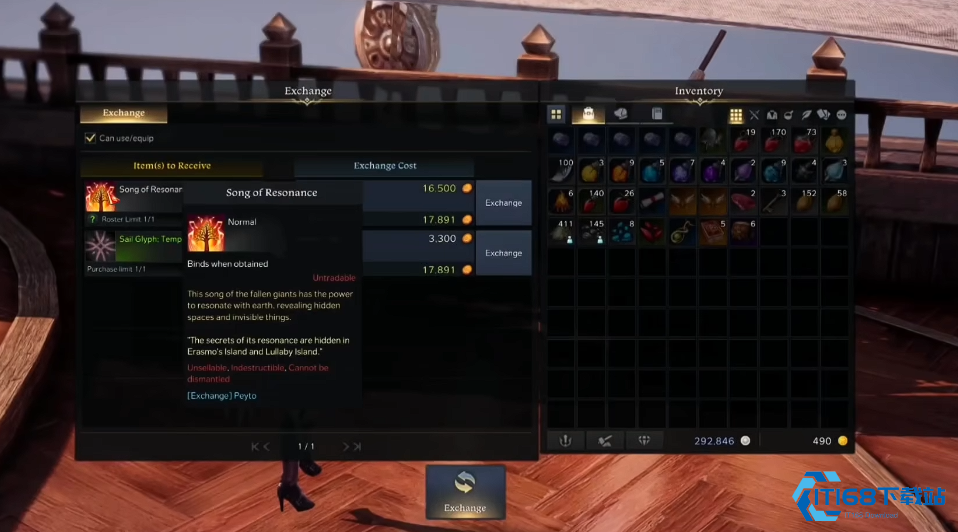Go to the next exchange page

346,447
